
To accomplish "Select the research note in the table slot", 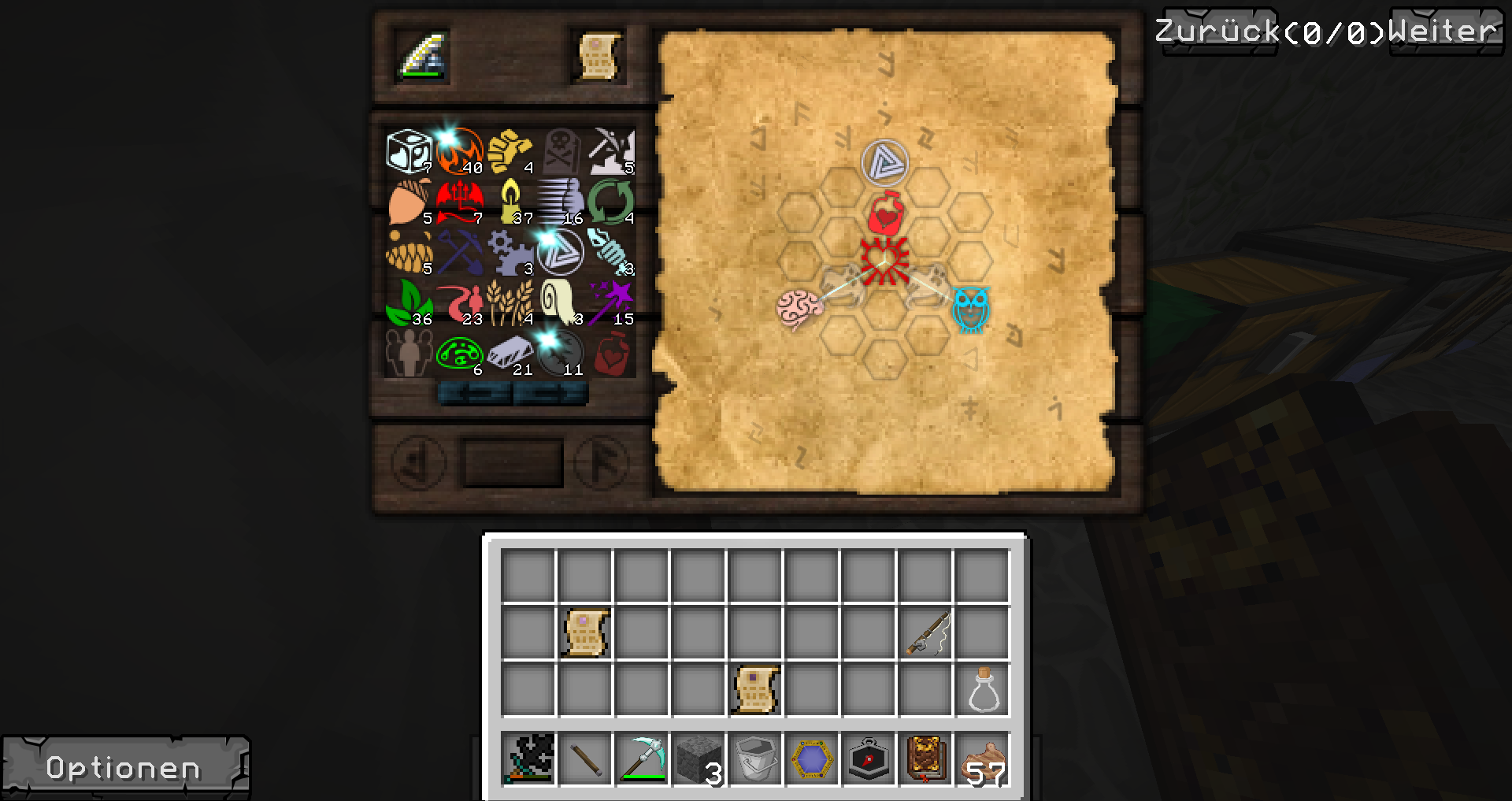I will point(597,56).
